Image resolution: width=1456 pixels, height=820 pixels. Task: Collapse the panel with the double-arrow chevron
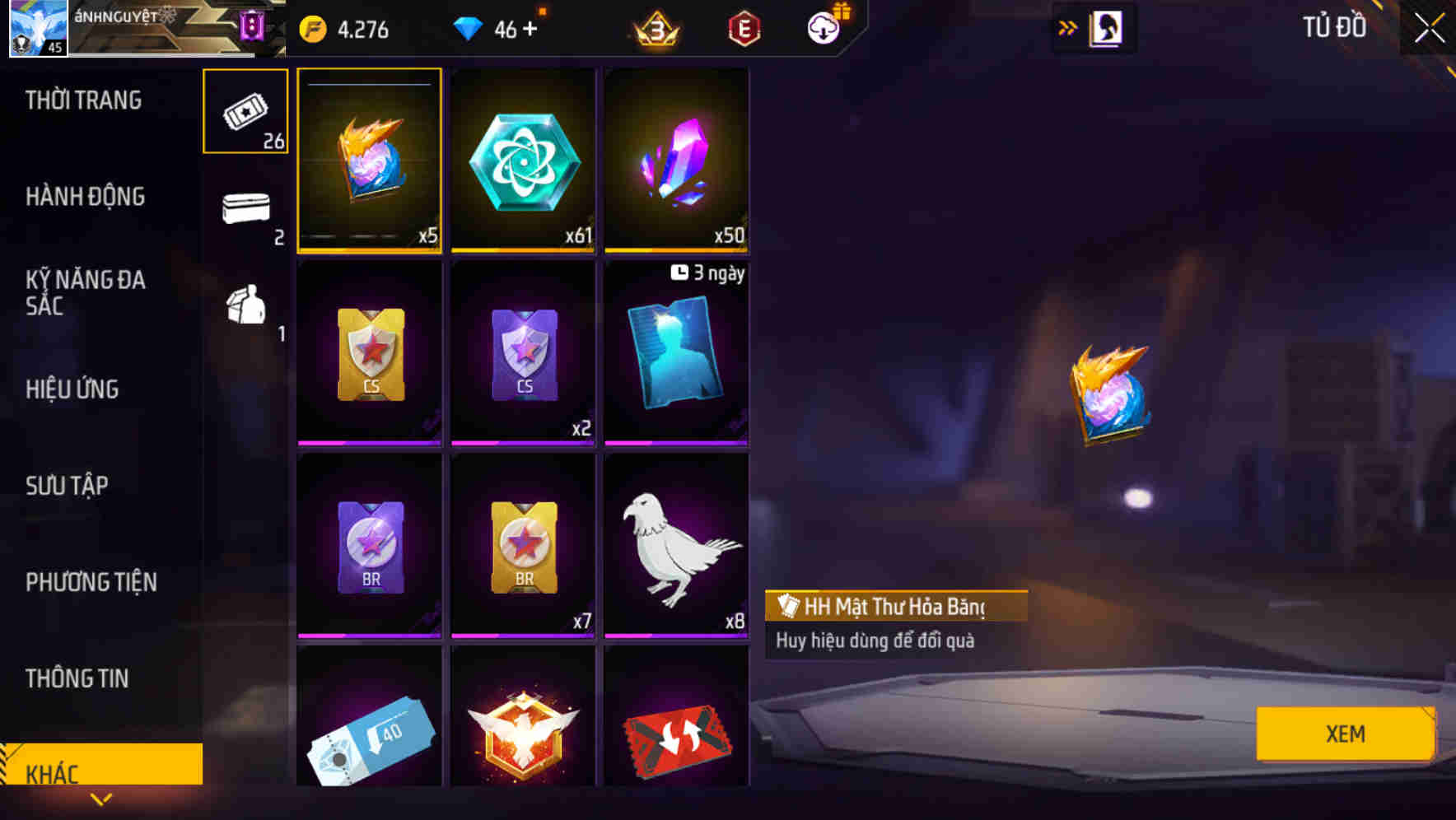pyautogui.click(x=1067, y=27)
